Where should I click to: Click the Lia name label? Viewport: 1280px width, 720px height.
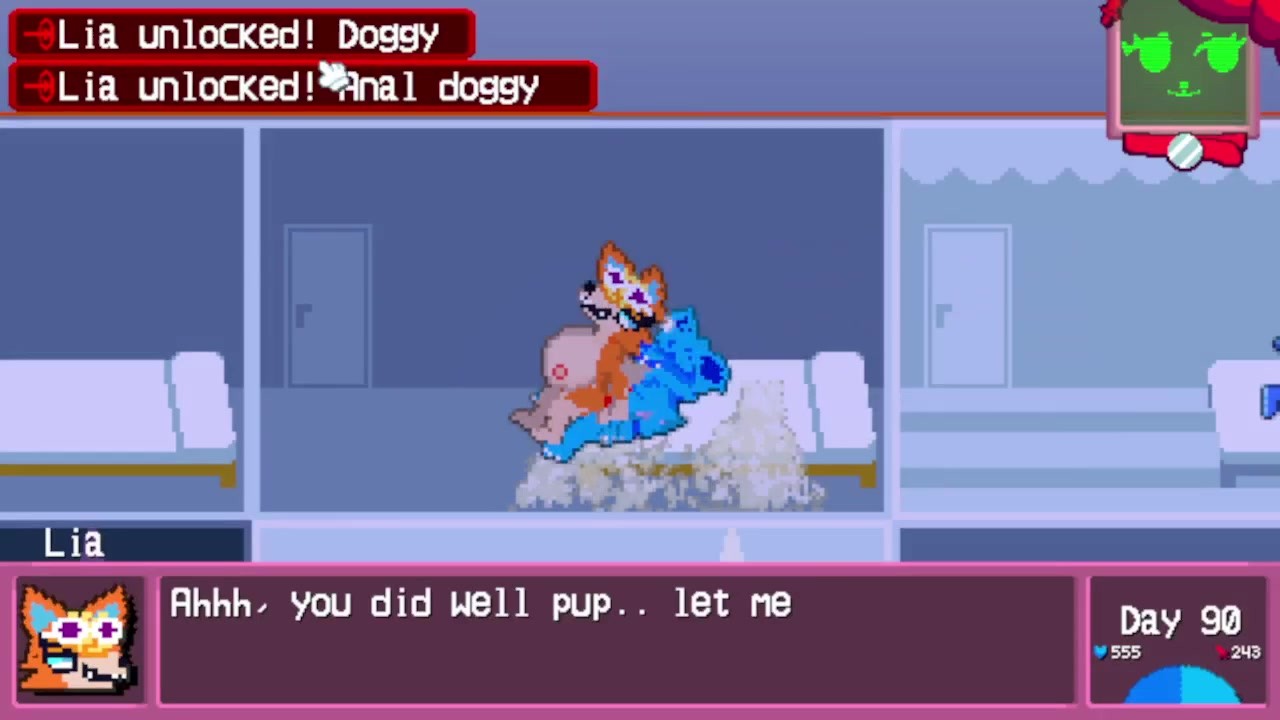coord(73,542)
